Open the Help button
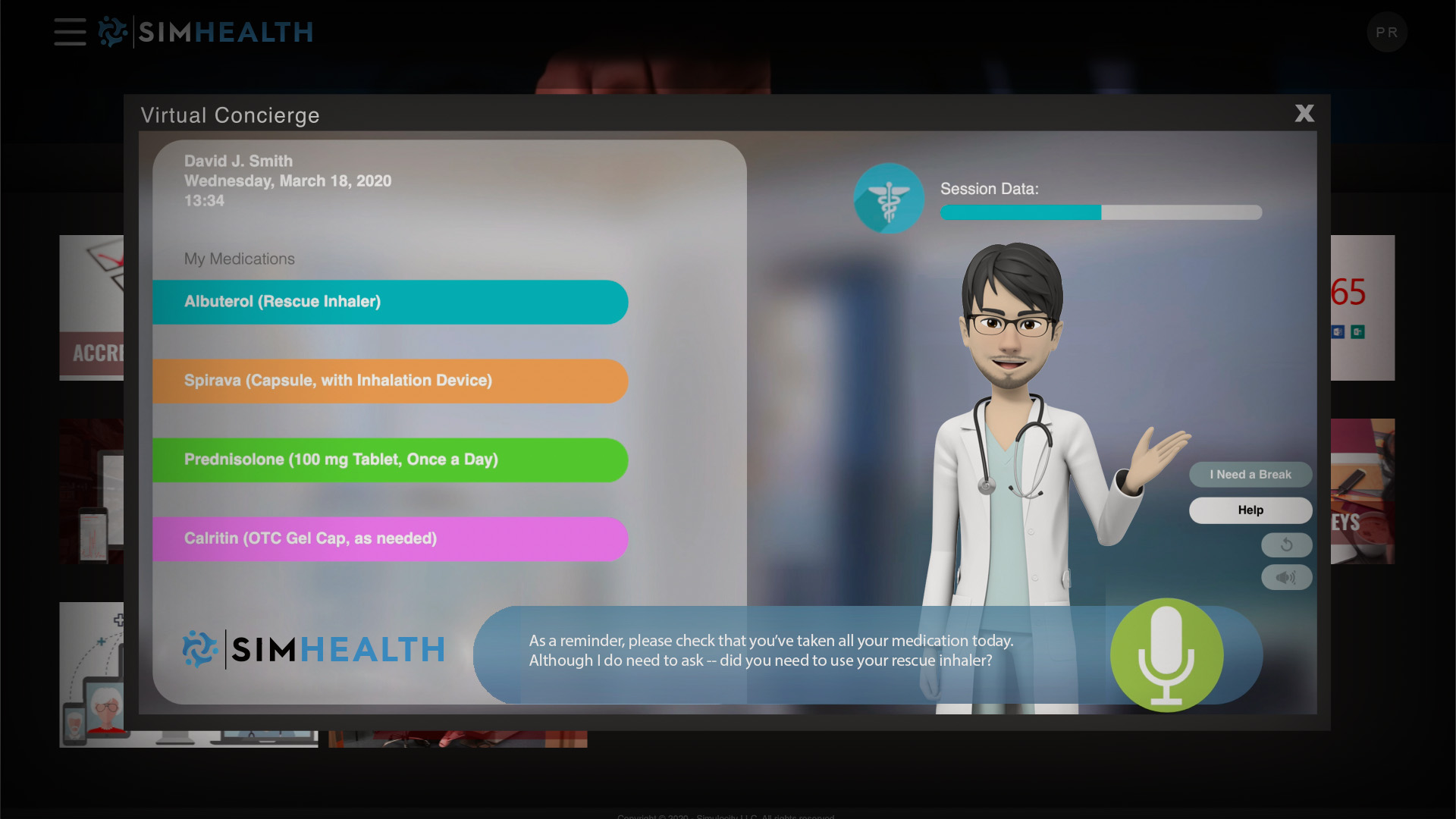 click(1250, 510)
